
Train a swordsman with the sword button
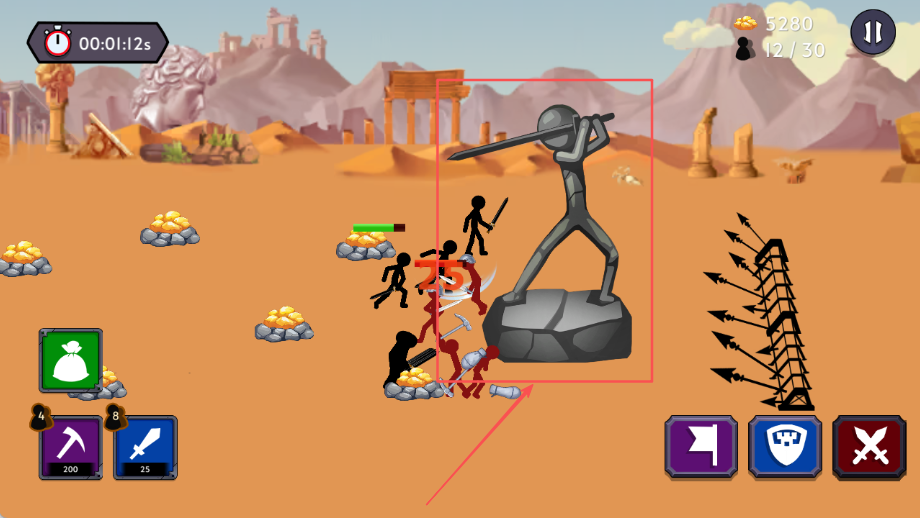(x=146, y=447)
